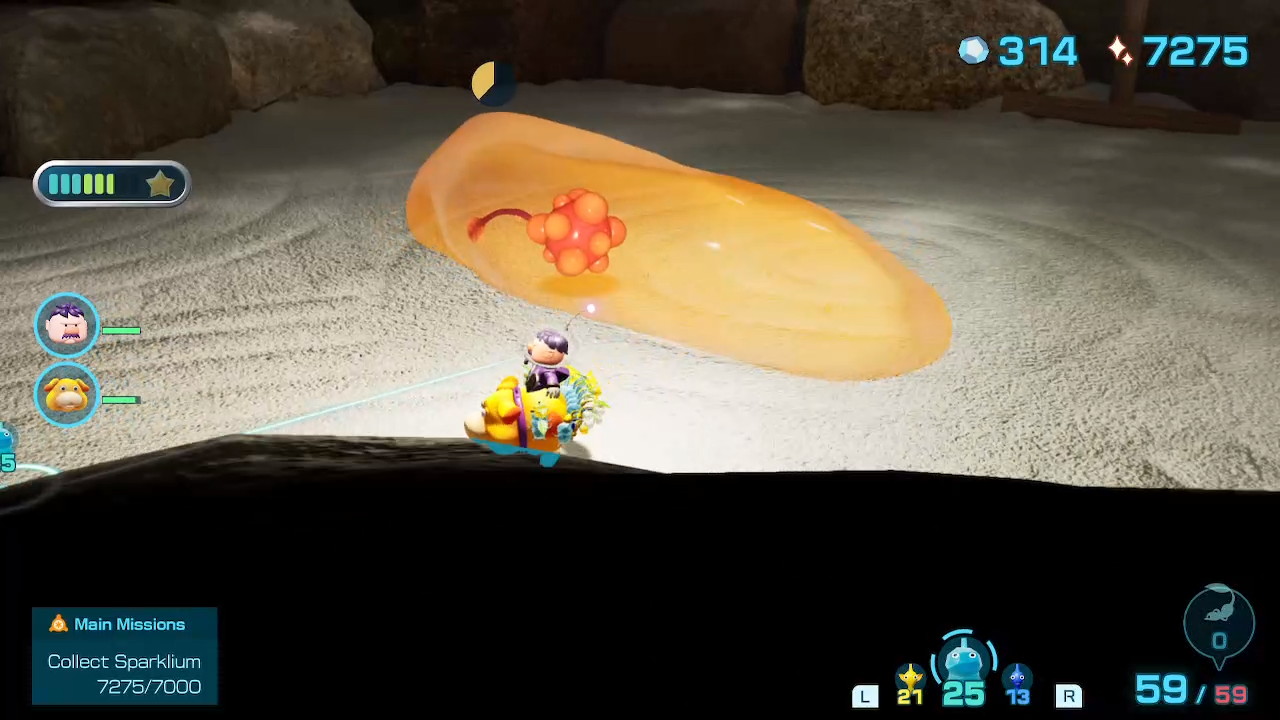Image resolution: width=1280 pixels, height=720 pixels.
Task: Switch to Oatchi via his portrait
Action: 67,394
